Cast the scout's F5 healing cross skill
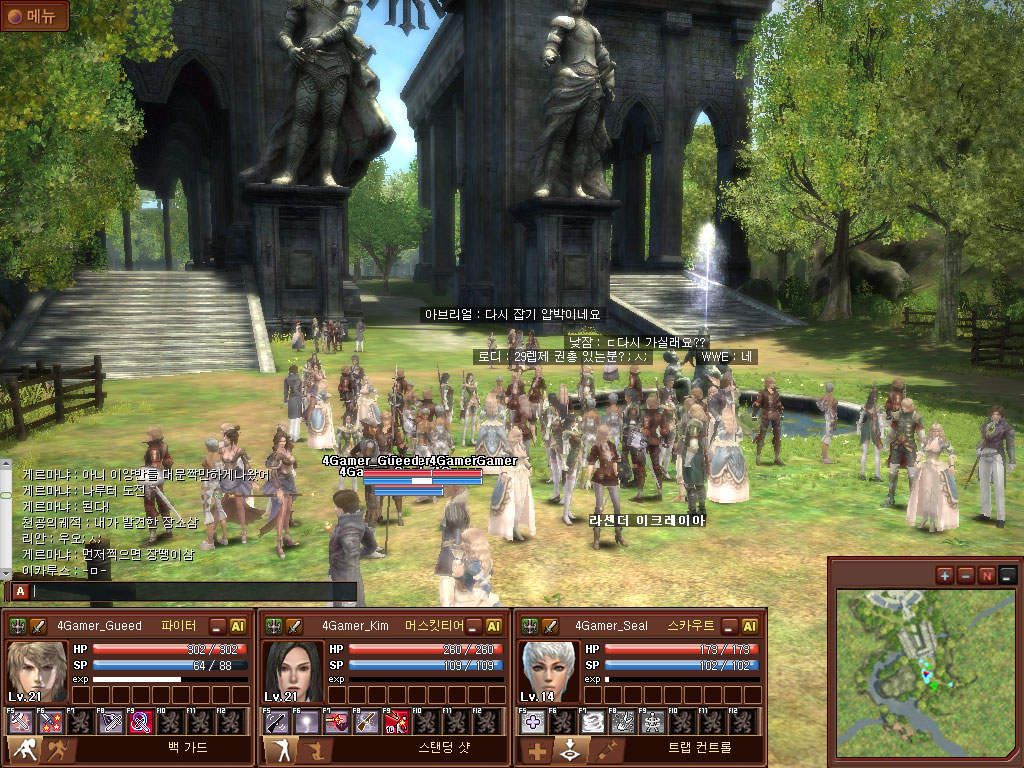Viewport: 1024px width, 768px height. coord(534,721)
